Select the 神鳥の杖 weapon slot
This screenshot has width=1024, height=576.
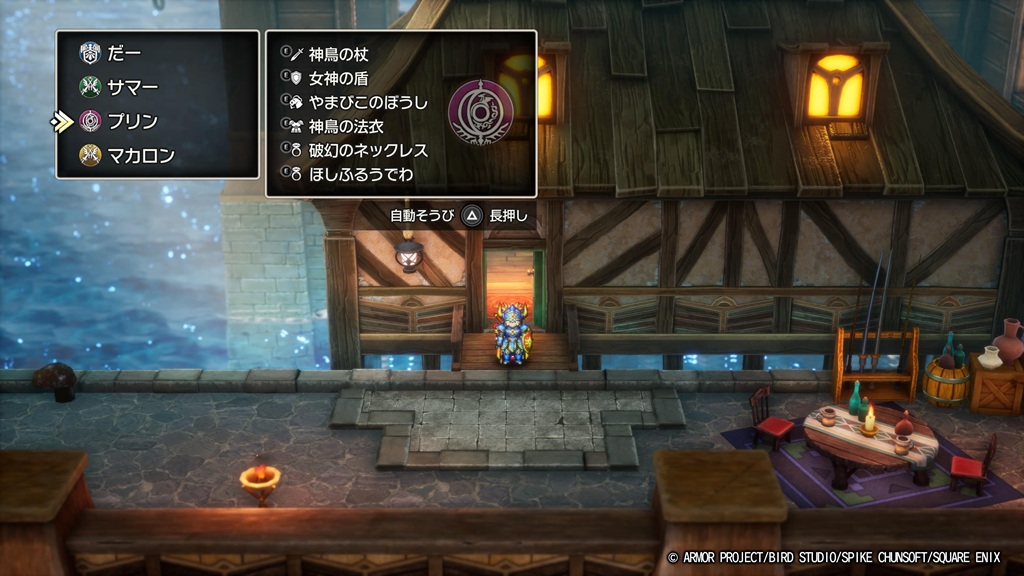(x=338, y=54)
